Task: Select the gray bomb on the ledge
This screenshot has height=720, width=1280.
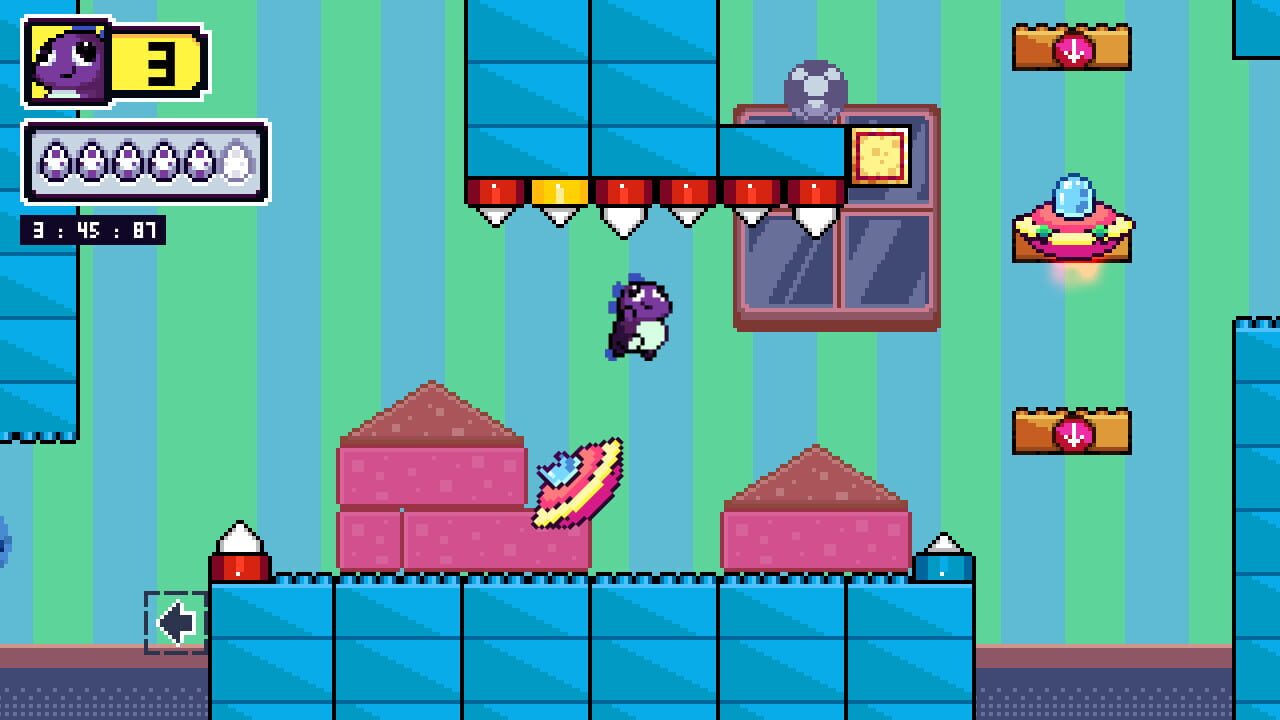Action: pos(815,85)
